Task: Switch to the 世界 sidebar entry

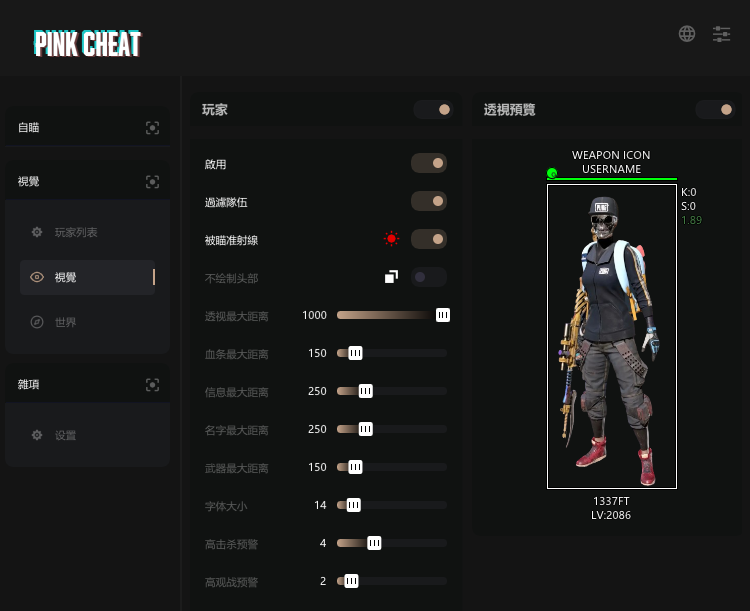Action: click(x=66, y=322)
